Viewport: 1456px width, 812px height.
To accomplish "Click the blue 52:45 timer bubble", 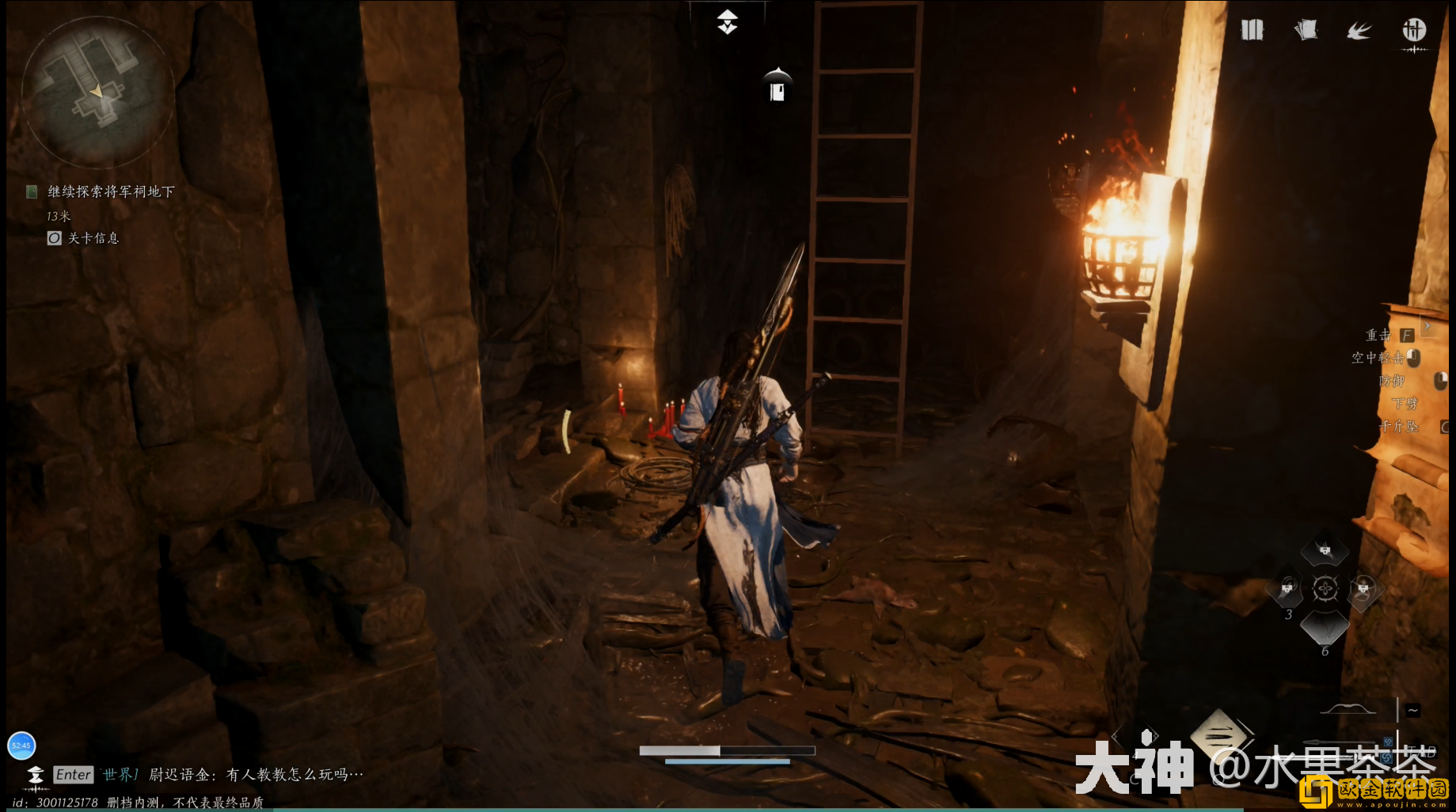I will (21, 745).
